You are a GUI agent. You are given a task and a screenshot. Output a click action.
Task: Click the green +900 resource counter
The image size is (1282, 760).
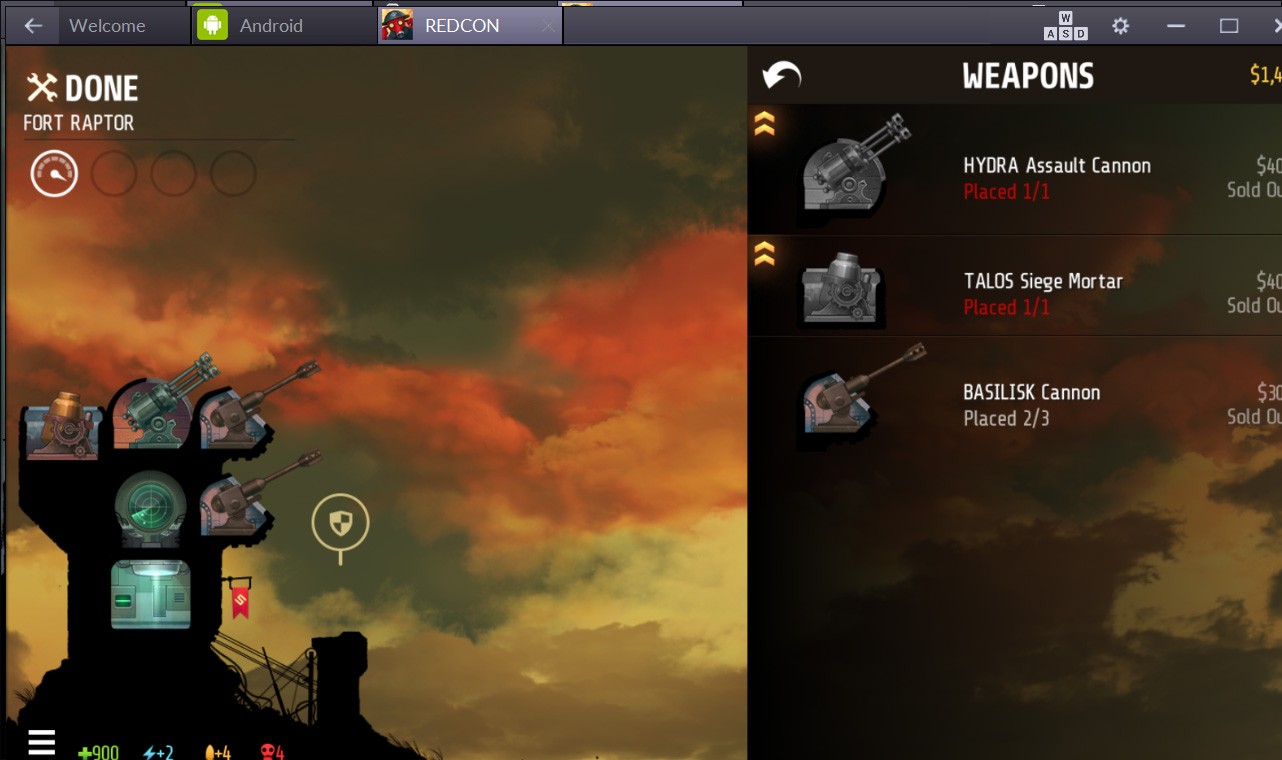point(99,751)
